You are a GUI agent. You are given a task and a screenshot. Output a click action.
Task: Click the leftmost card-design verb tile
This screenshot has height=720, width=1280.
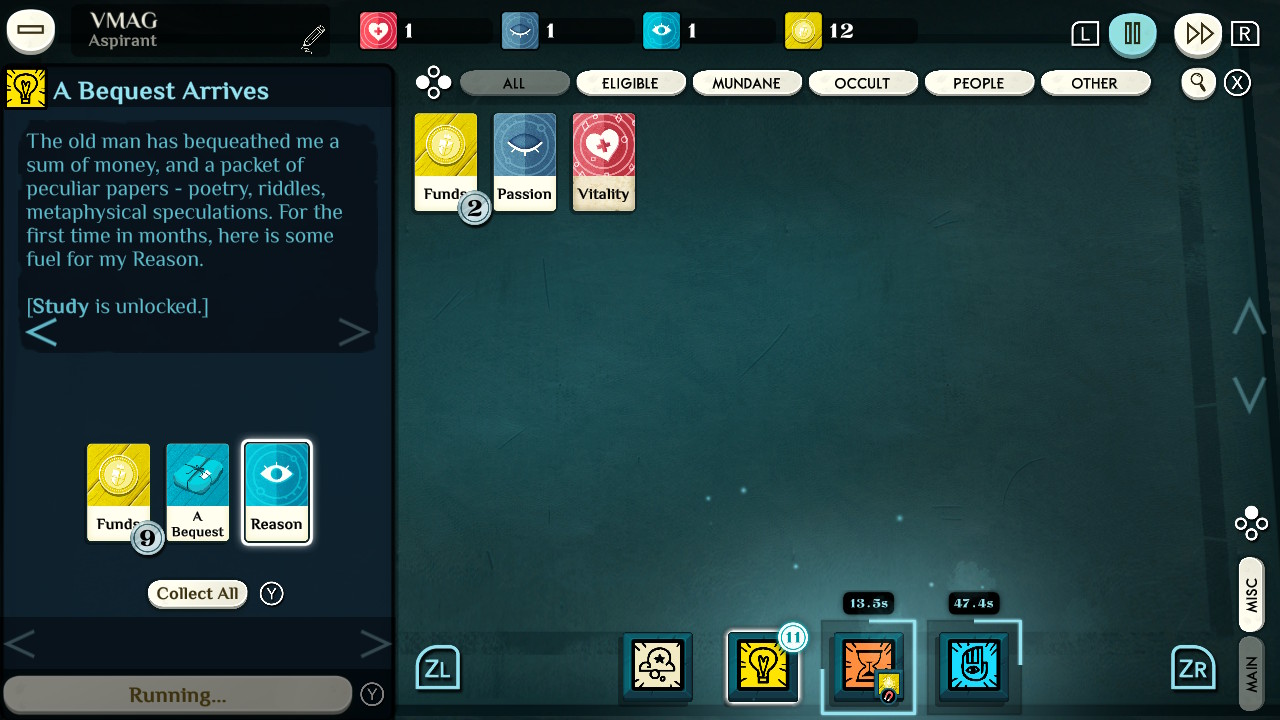click(x=655, y=667)
